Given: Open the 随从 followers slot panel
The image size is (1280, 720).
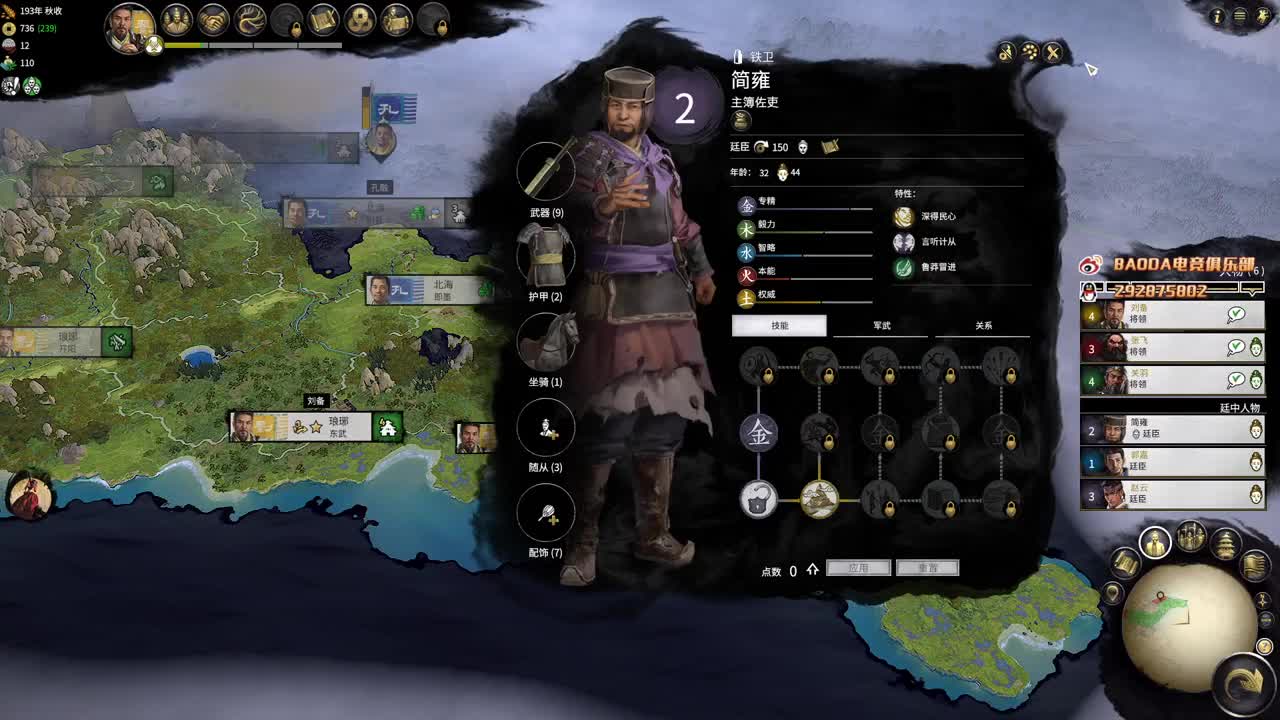Looking at the screenshot, I should pyautogui.click(x=546, y=428).
